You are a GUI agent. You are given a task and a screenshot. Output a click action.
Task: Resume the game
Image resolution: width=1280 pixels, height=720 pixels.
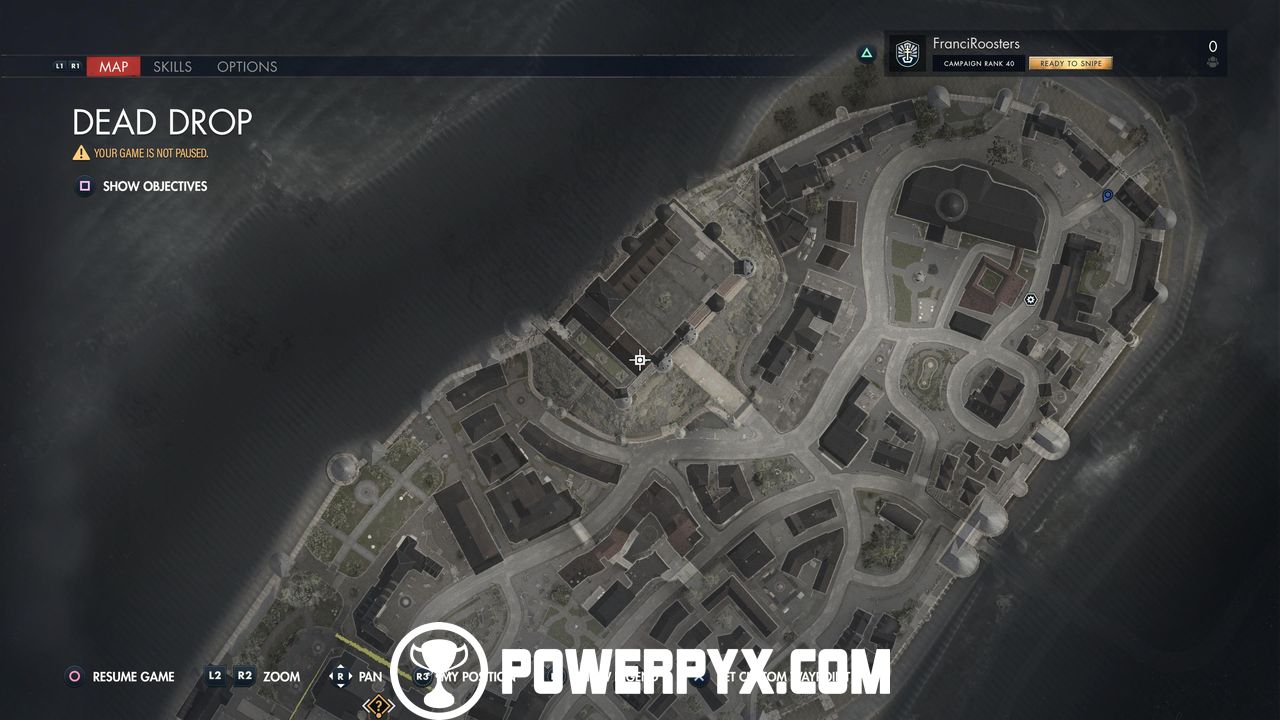(133, 677)
